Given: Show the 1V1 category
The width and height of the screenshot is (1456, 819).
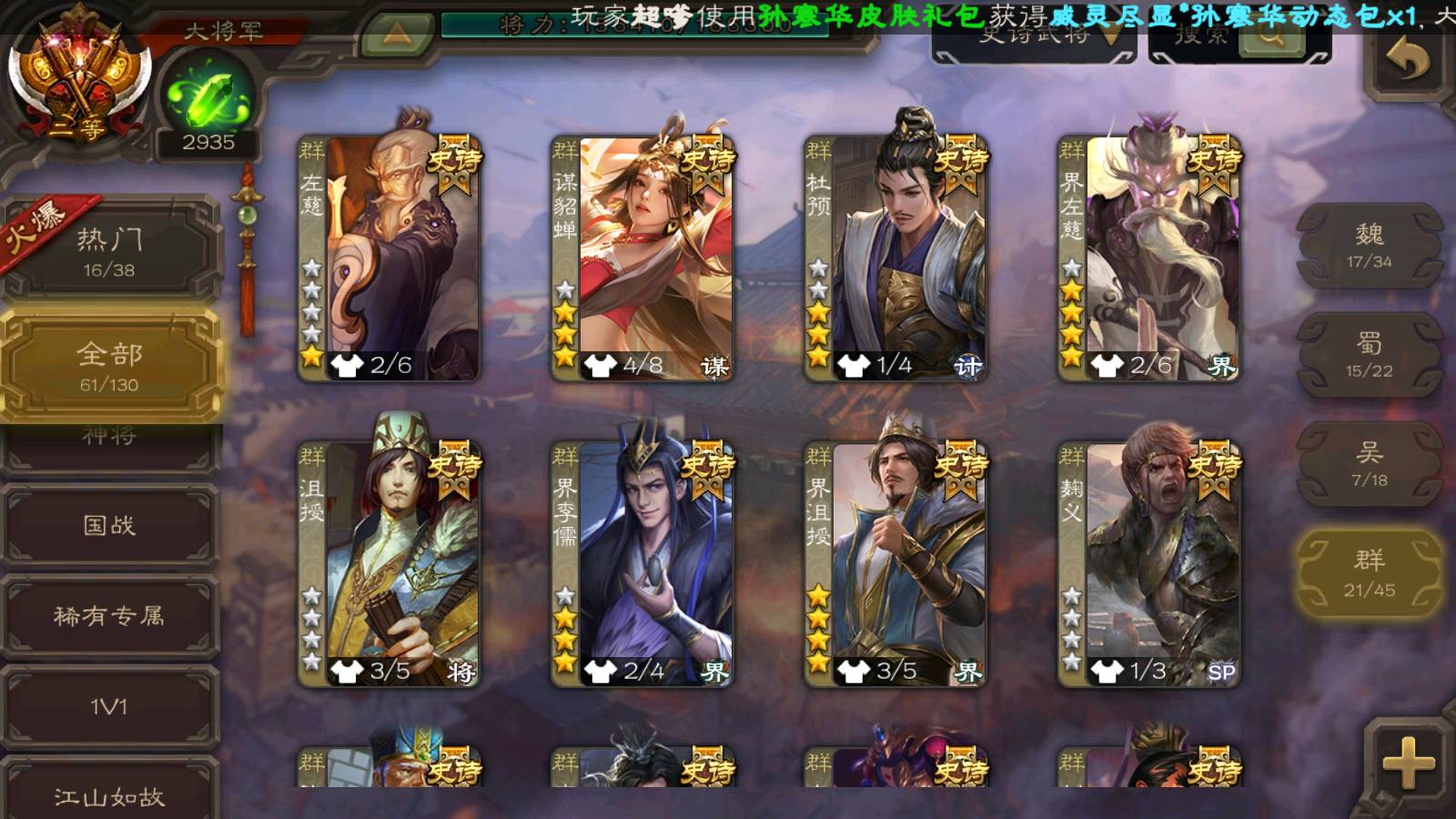Looking at the screenshot, I should [x=109, y=707].
